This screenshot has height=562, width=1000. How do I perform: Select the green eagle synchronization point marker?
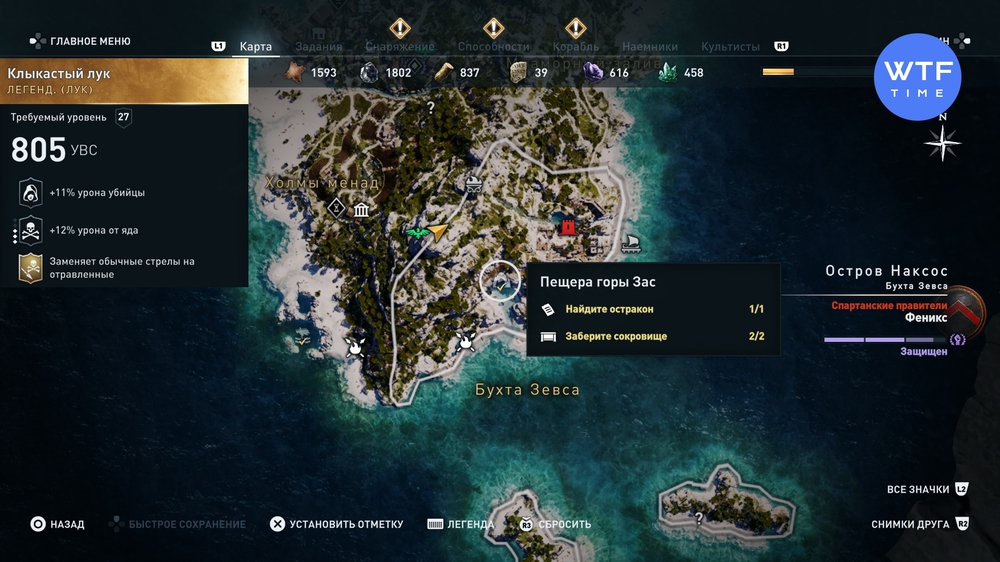tap(416, 233)
